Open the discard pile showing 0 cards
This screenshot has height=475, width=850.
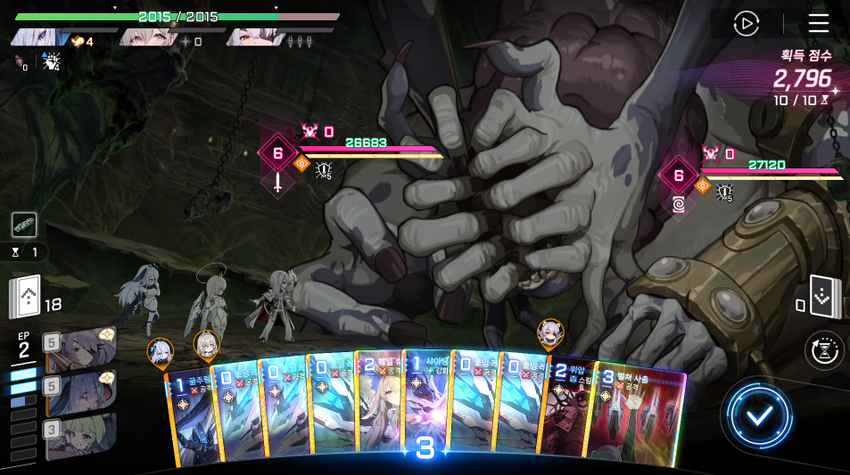coord(824,297)
